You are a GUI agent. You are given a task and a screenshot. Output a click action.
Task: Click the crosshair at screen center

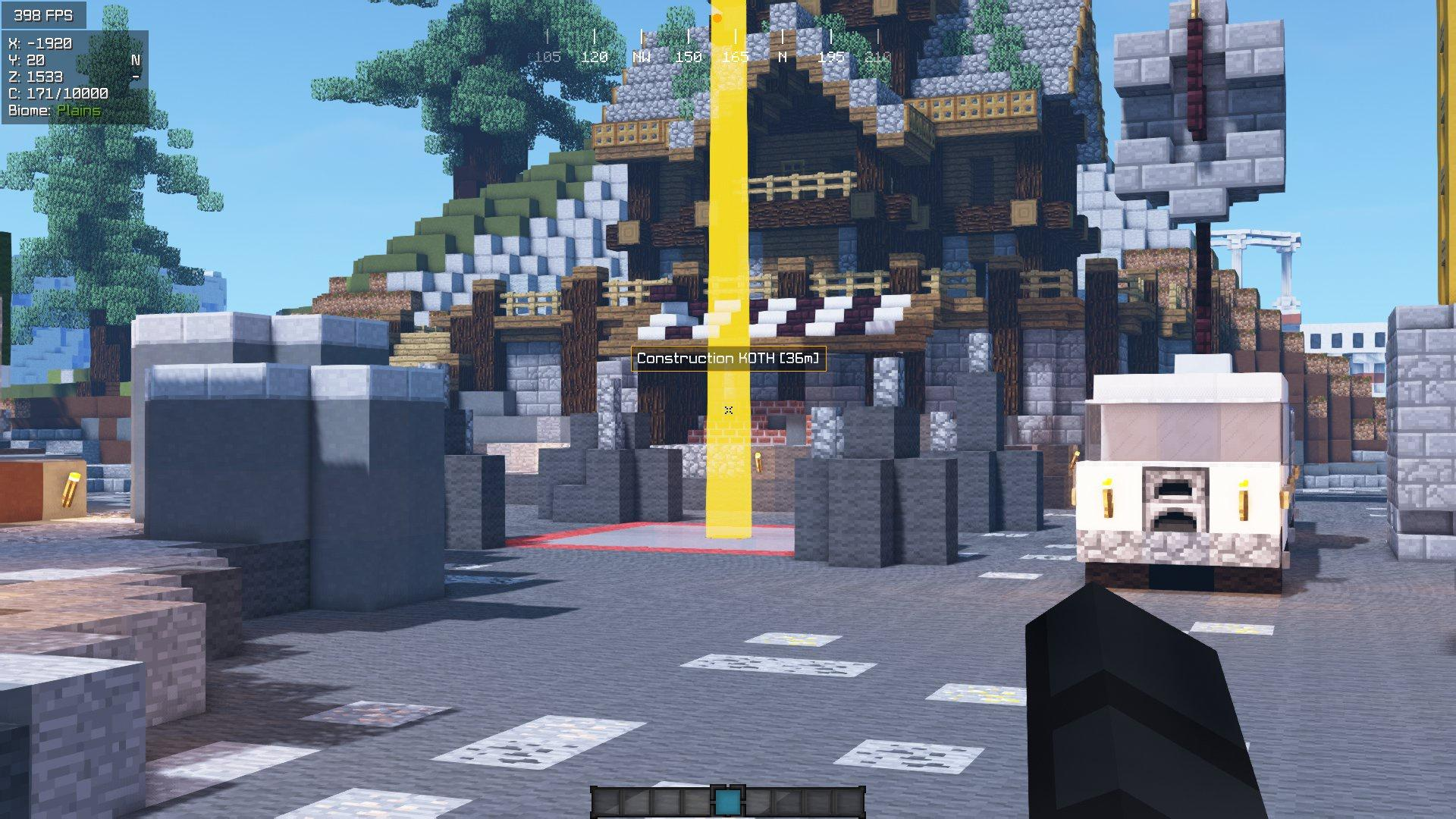click(728, 409)
